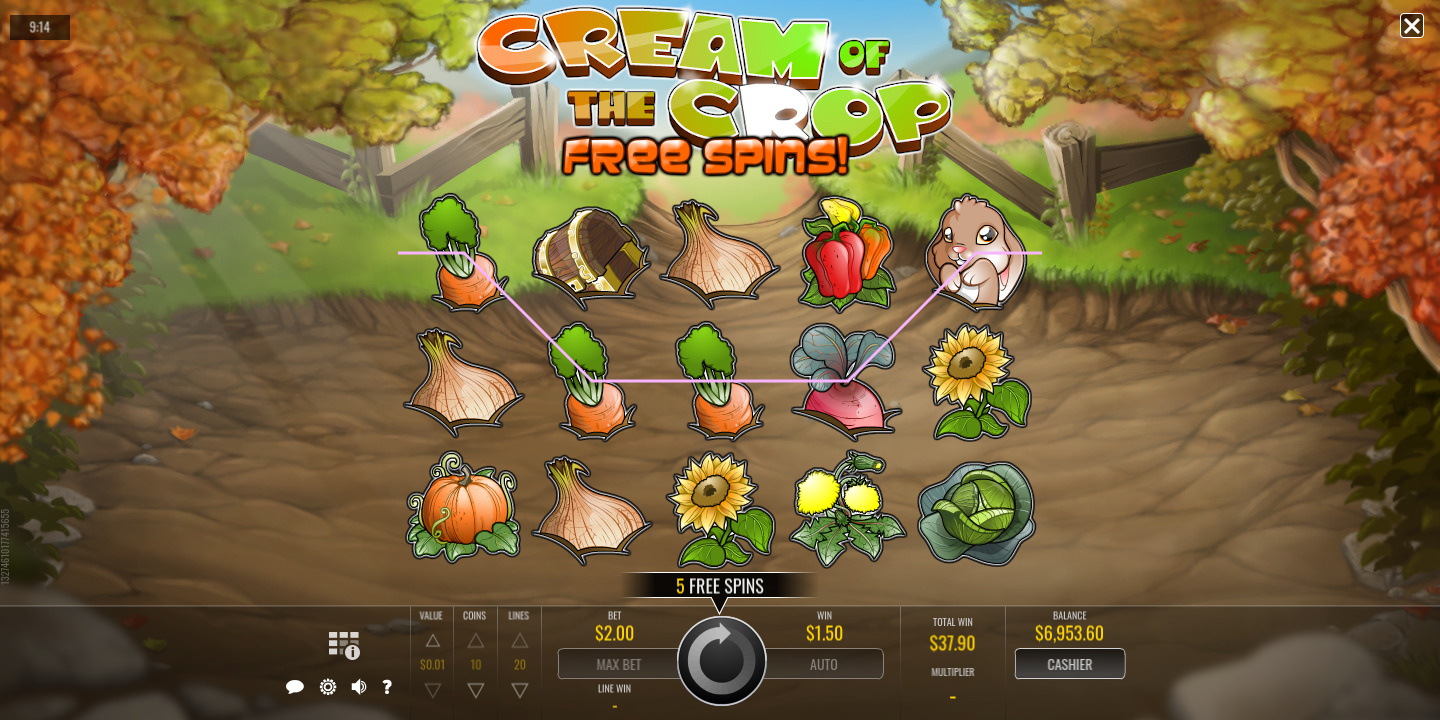Image resolution: width=1440 pixels, height=720 pixels.
Task: Toggle sound with the speaker icon
Action: pos(358,687)
